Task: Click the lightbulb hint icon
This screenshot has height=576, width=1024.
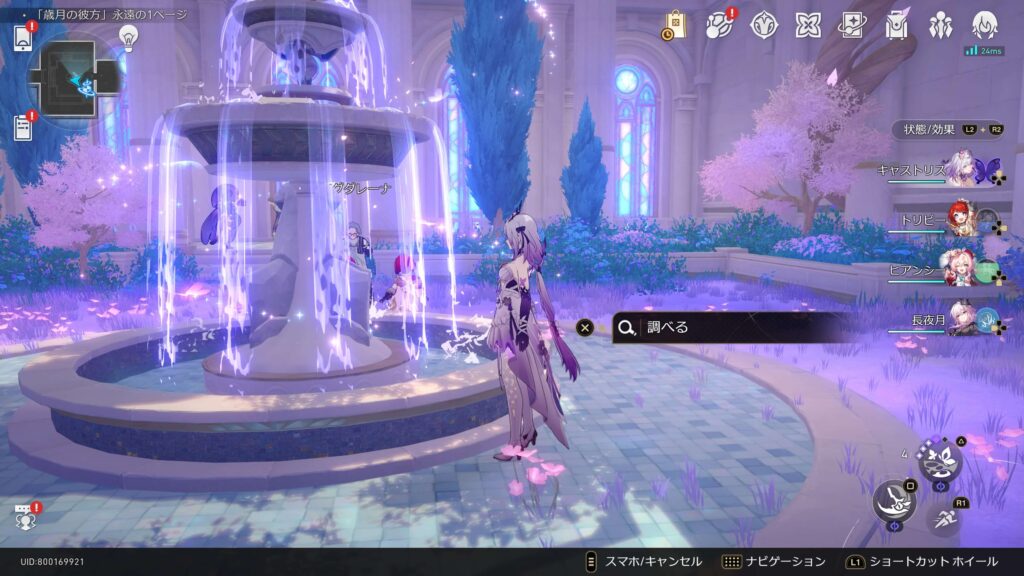Action: (128, 37)
